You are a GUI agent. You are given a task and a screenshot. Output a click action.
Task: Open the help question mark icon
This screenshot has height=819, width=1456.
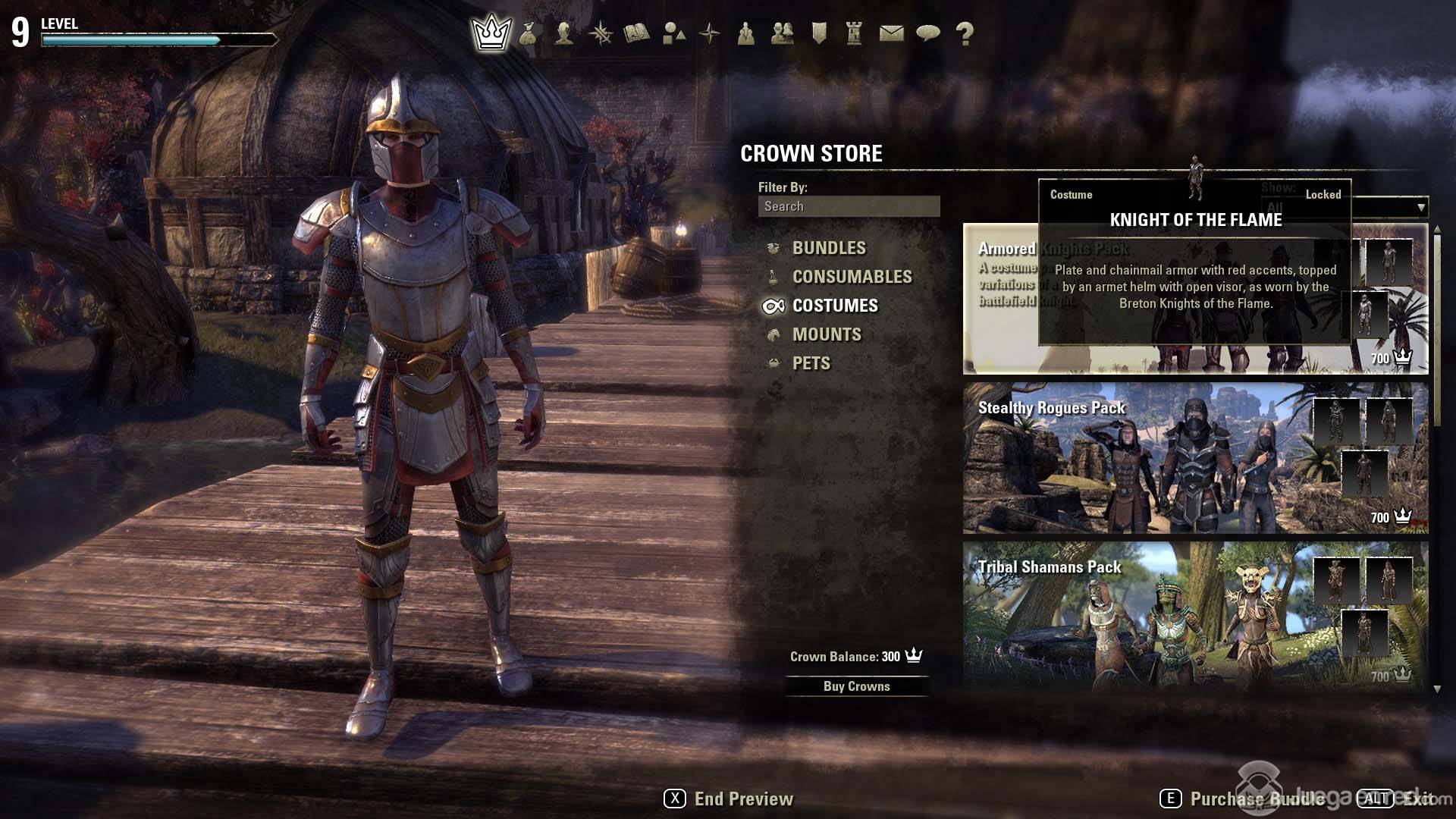964,33
